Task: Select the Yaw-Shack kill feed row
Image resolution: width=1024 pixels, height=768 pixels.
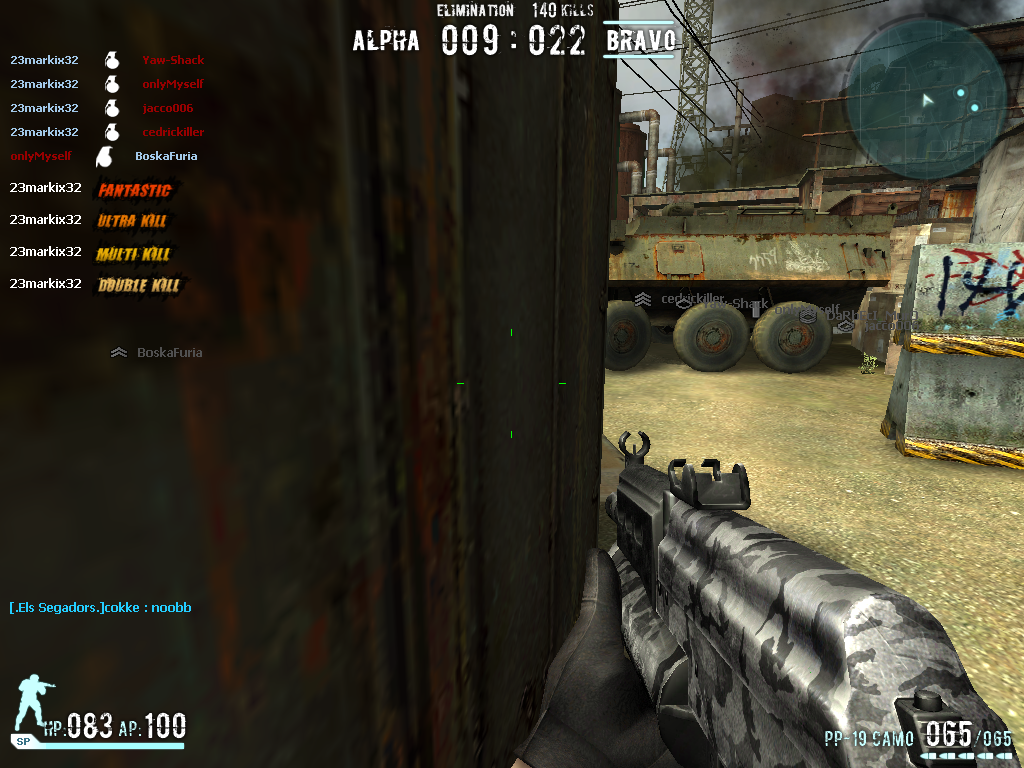Action: click(x=107, y=60)
